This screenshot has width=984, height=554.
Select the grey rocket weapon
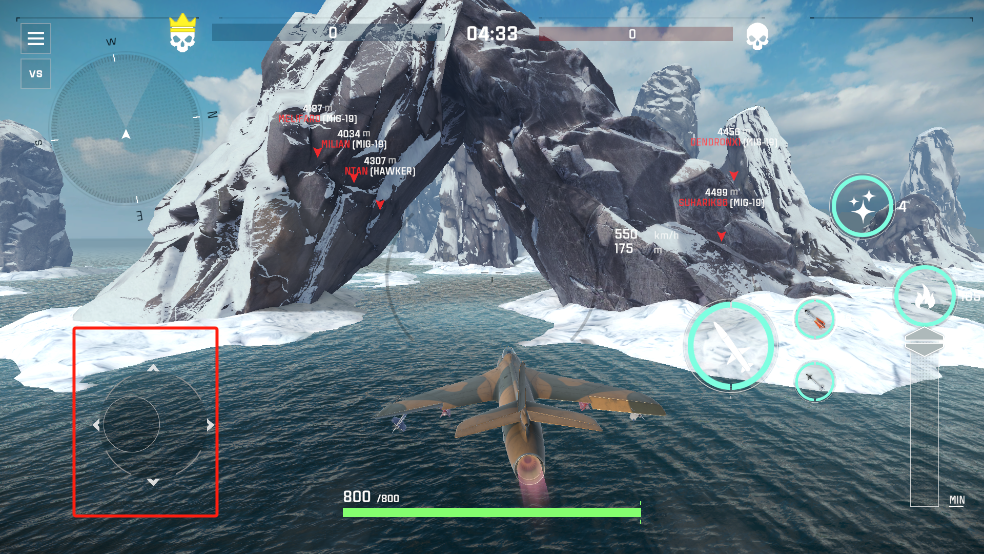click(815, 380)
